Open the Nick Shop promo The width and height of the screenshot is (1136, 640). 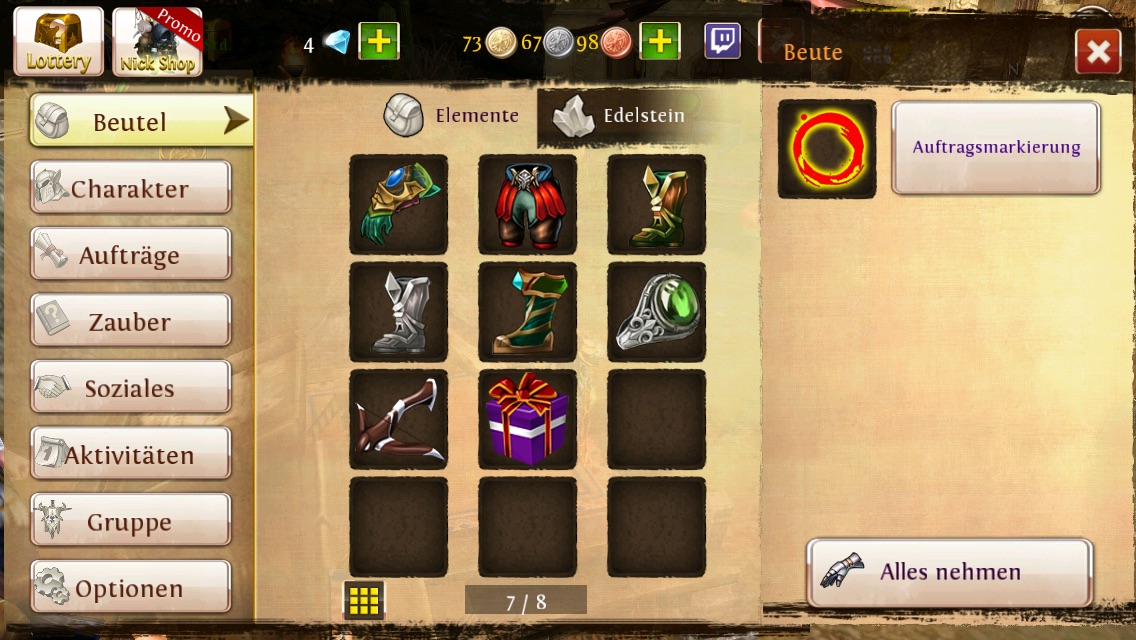click(157, 42)
